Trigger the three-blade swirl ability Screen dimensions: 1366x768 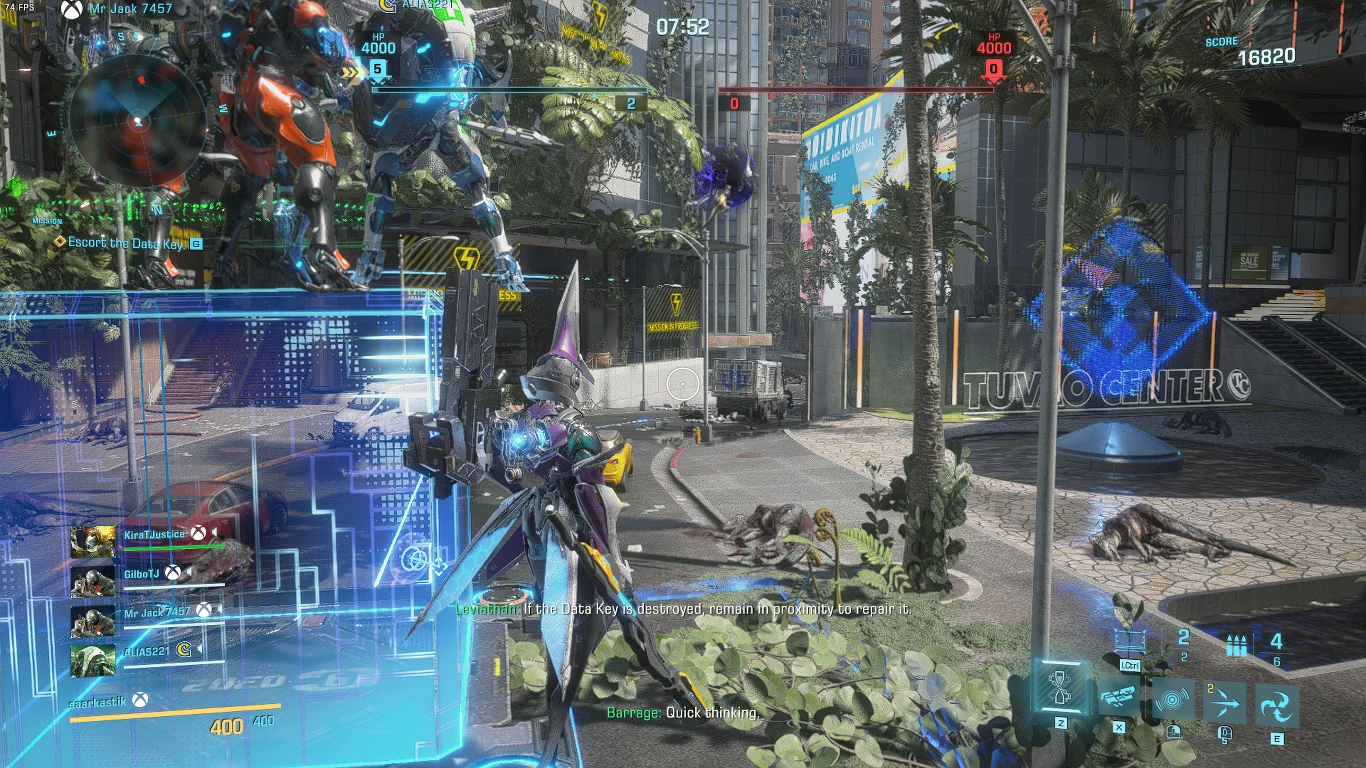coord(1277,706)
